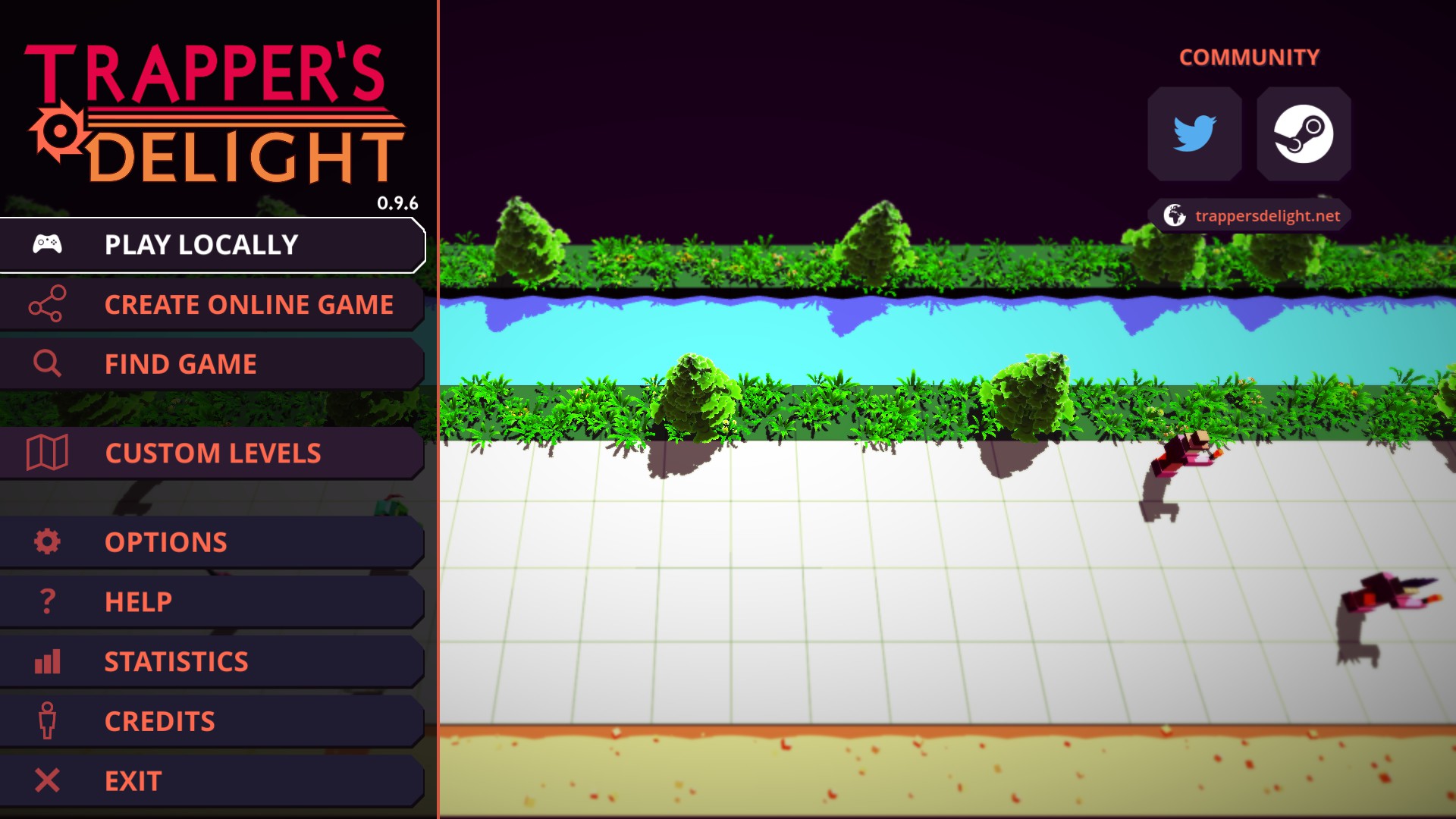Screen dimensions: 1456x819
Task: Open Create Online Game
Action: (249, 304)
